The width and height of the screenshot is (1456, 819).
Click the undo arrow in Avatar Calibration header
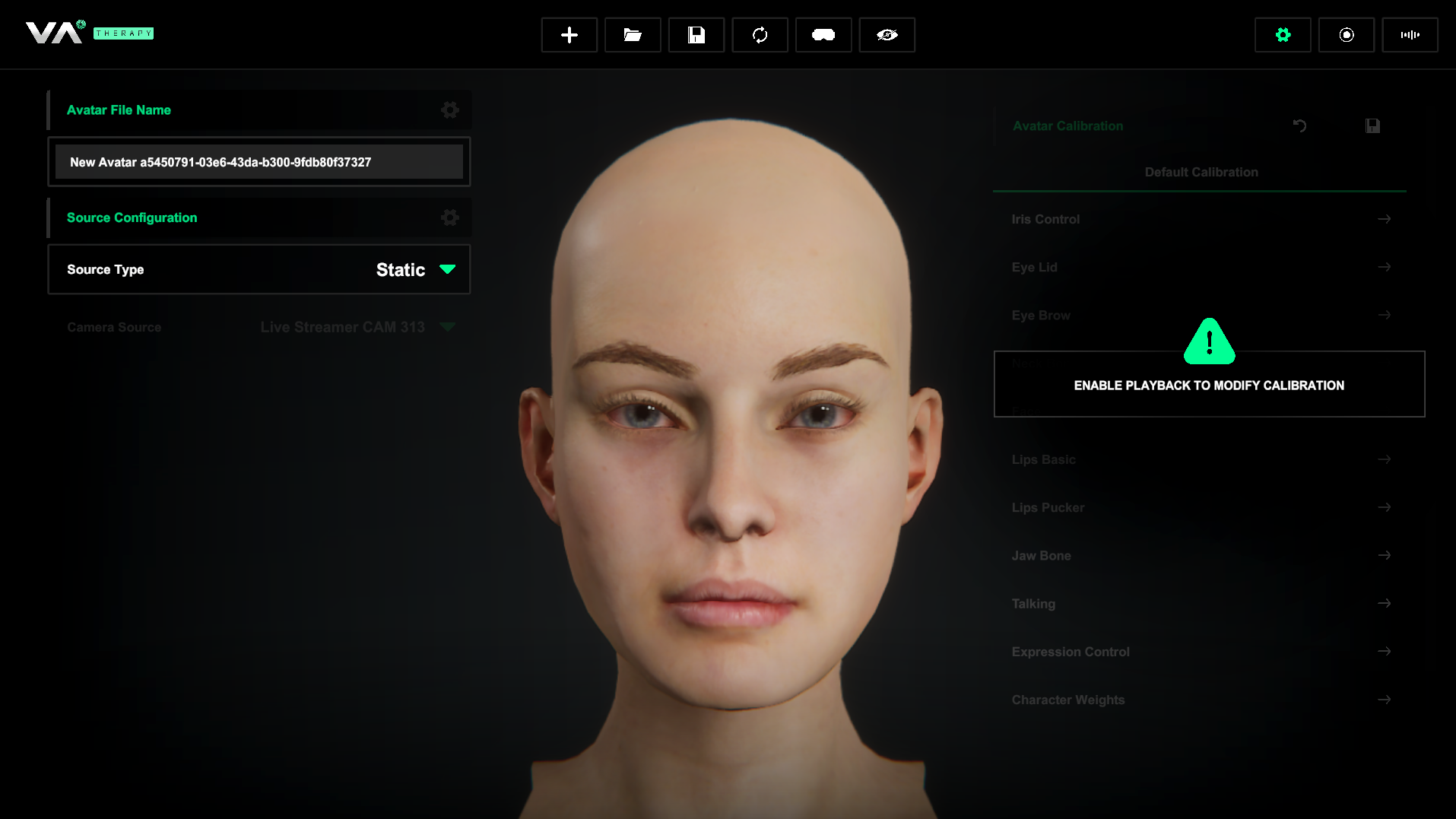pyautogui.click(x=1299, y=126)
